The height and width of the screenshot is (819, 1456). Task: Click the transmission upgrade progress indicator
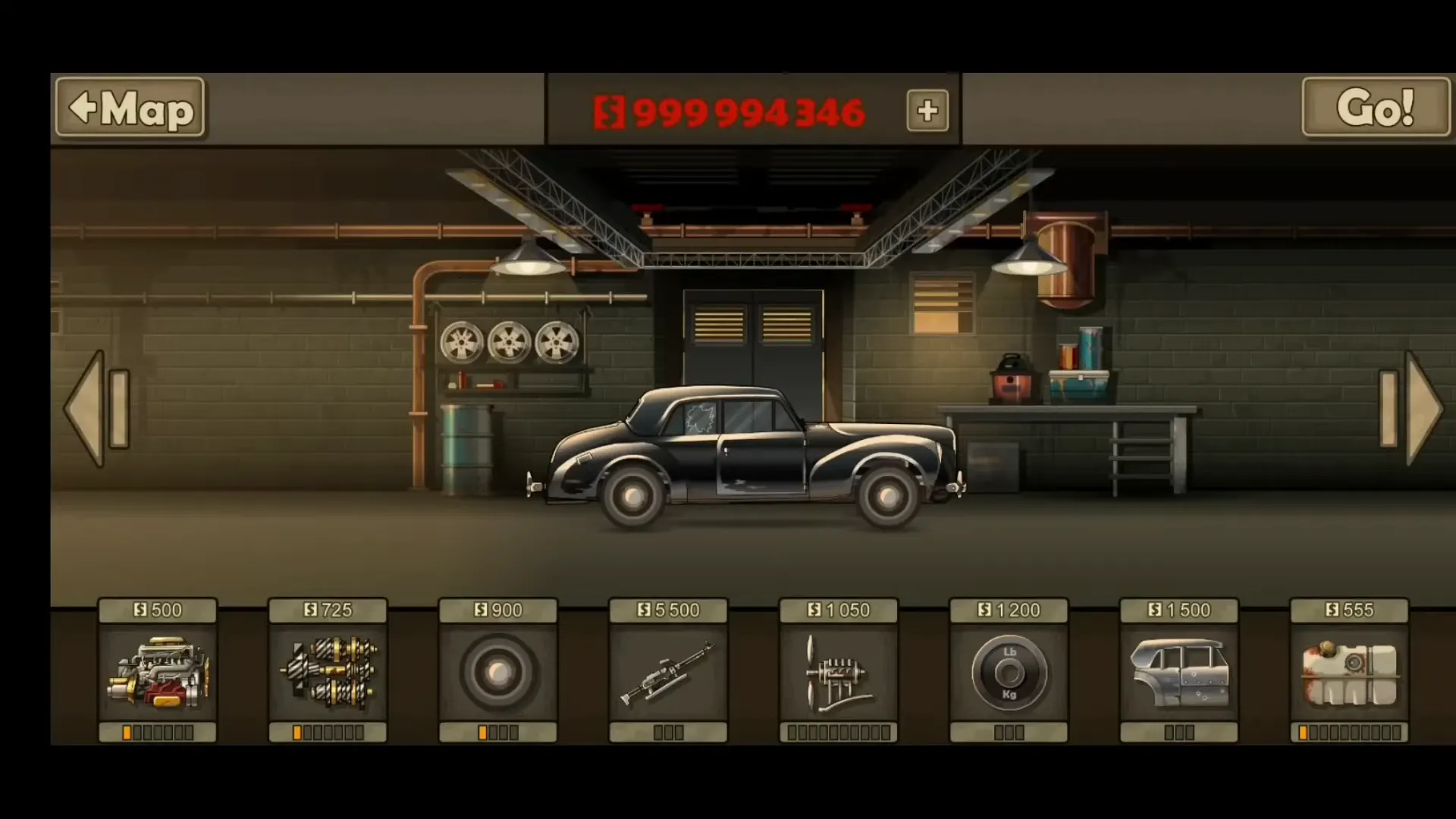tap(328, 733)
